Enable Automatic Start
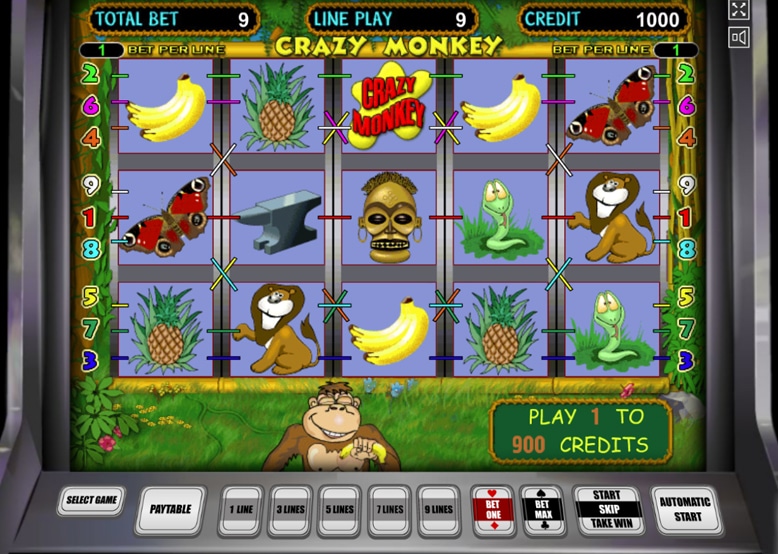The height and width of the screenshot is (554, 778). tap(685, 509)
